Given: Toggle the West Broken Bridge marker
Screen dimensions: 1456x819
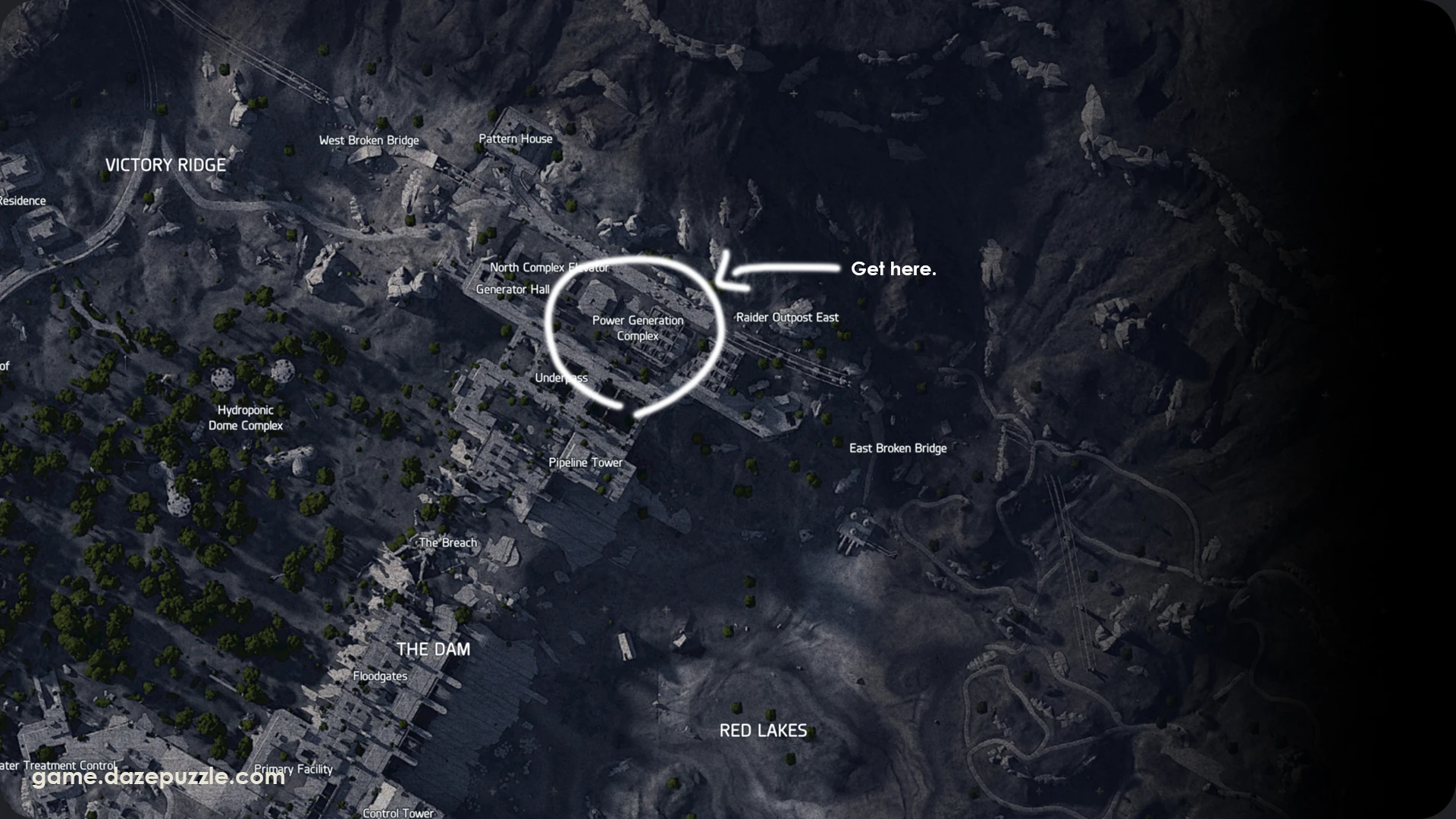Looking at the screenshot, I should coord(369,140).
